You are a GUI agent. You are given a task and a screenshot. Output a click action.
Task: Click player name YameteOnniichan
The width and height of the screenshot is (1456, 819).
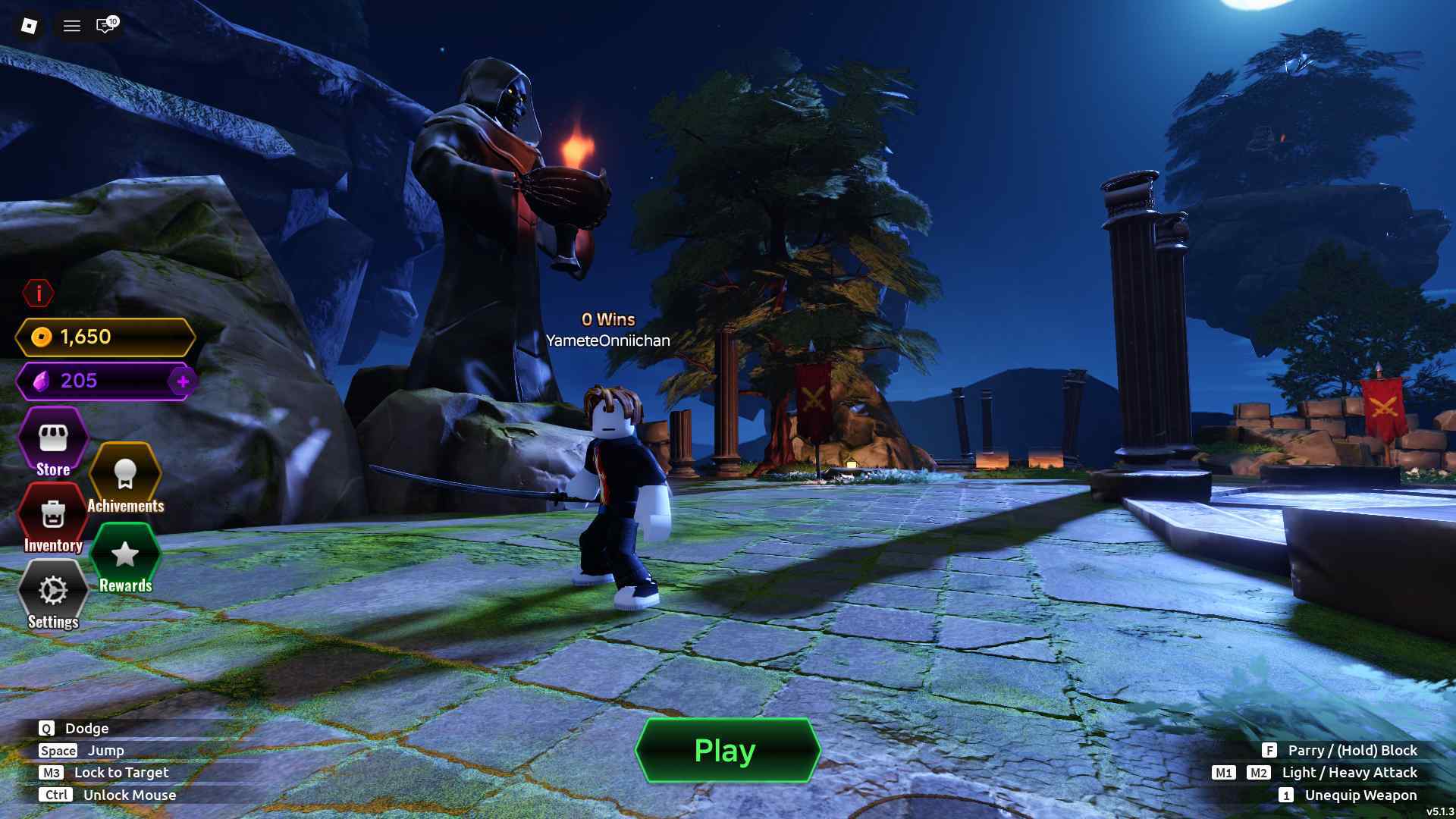pyautogui.click(x=609, y=340)
